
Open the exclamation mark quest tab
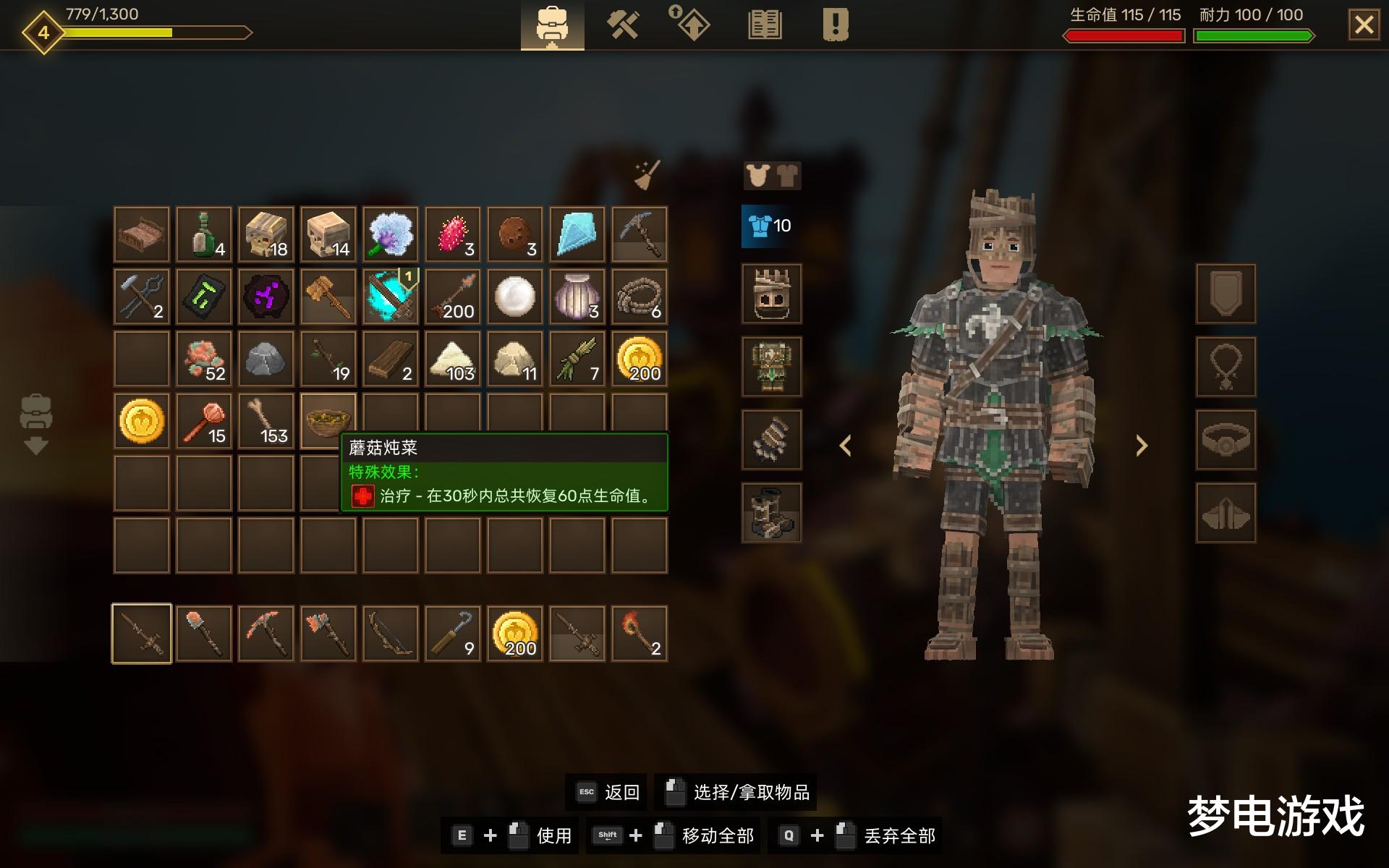[x=835, y=25]
